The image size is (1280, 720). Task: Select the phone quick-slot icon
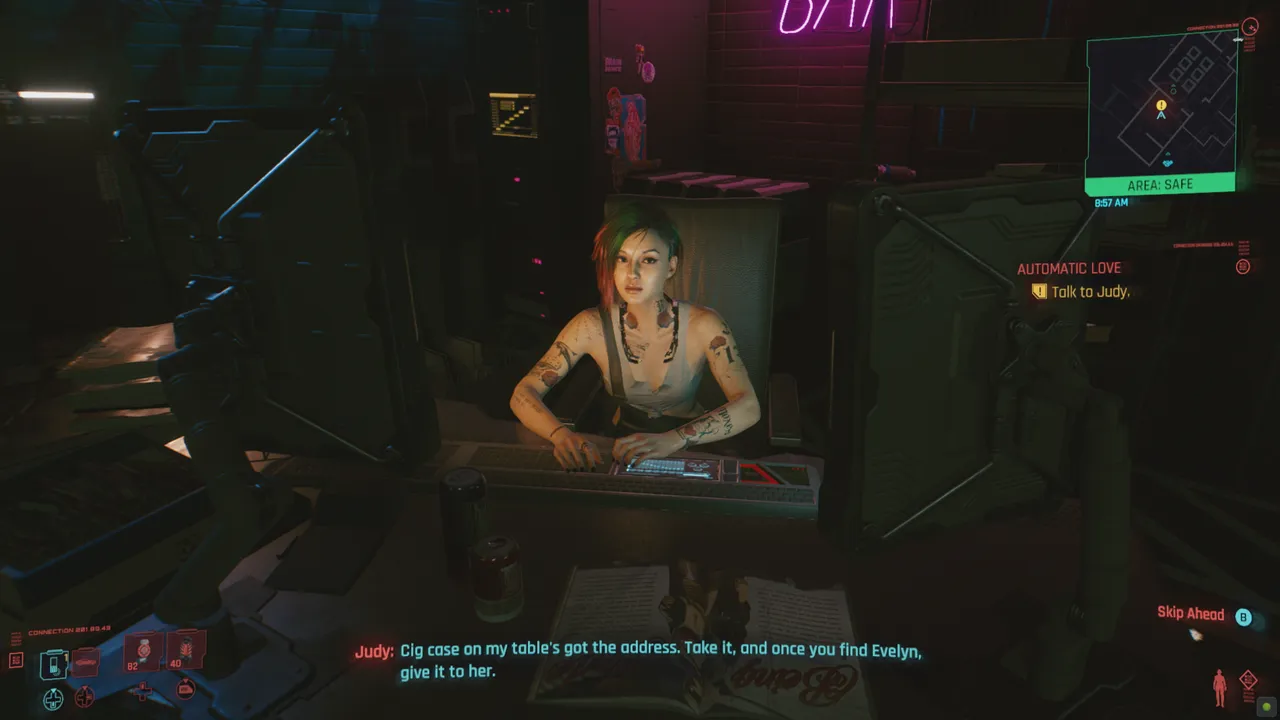53,664
